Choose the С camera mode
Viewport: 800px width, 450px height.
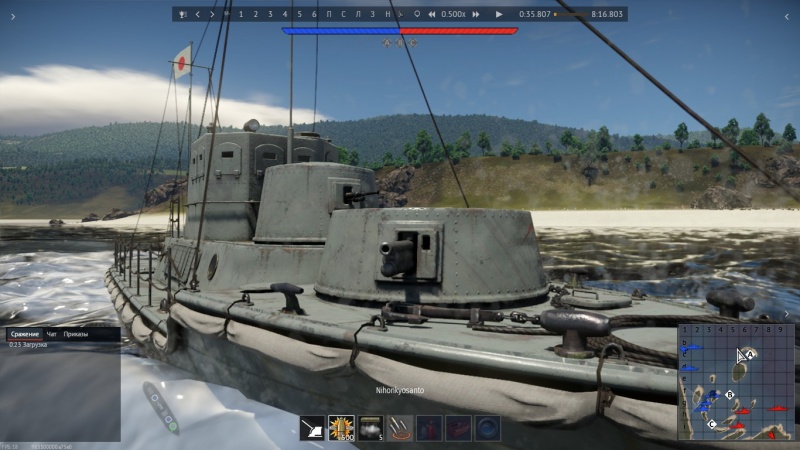344,15
